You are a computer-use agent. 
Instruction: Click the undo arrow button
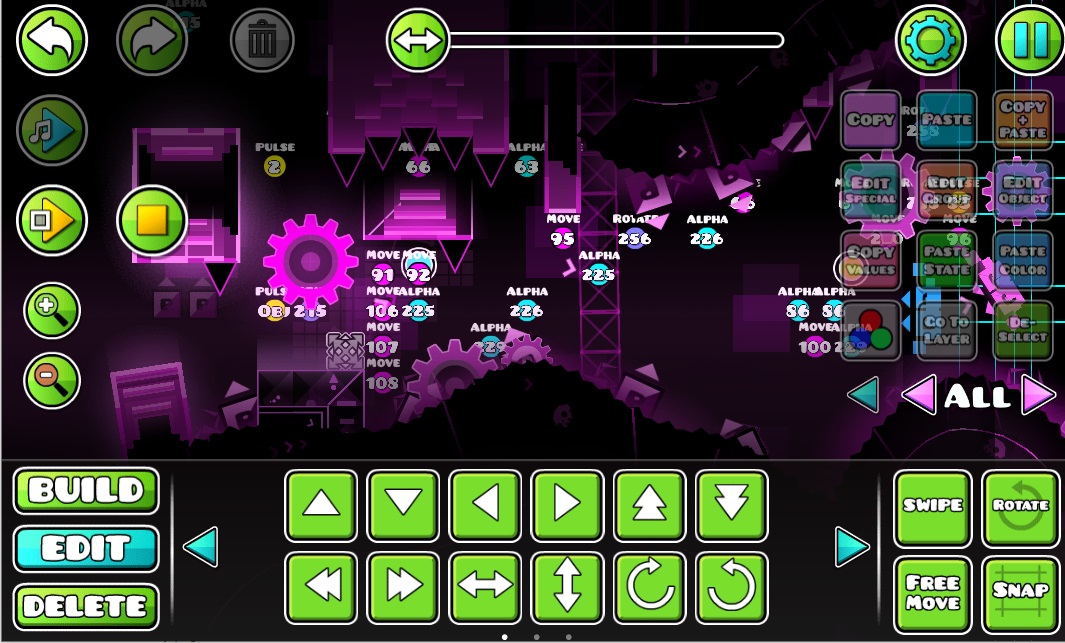pos(52,40)
